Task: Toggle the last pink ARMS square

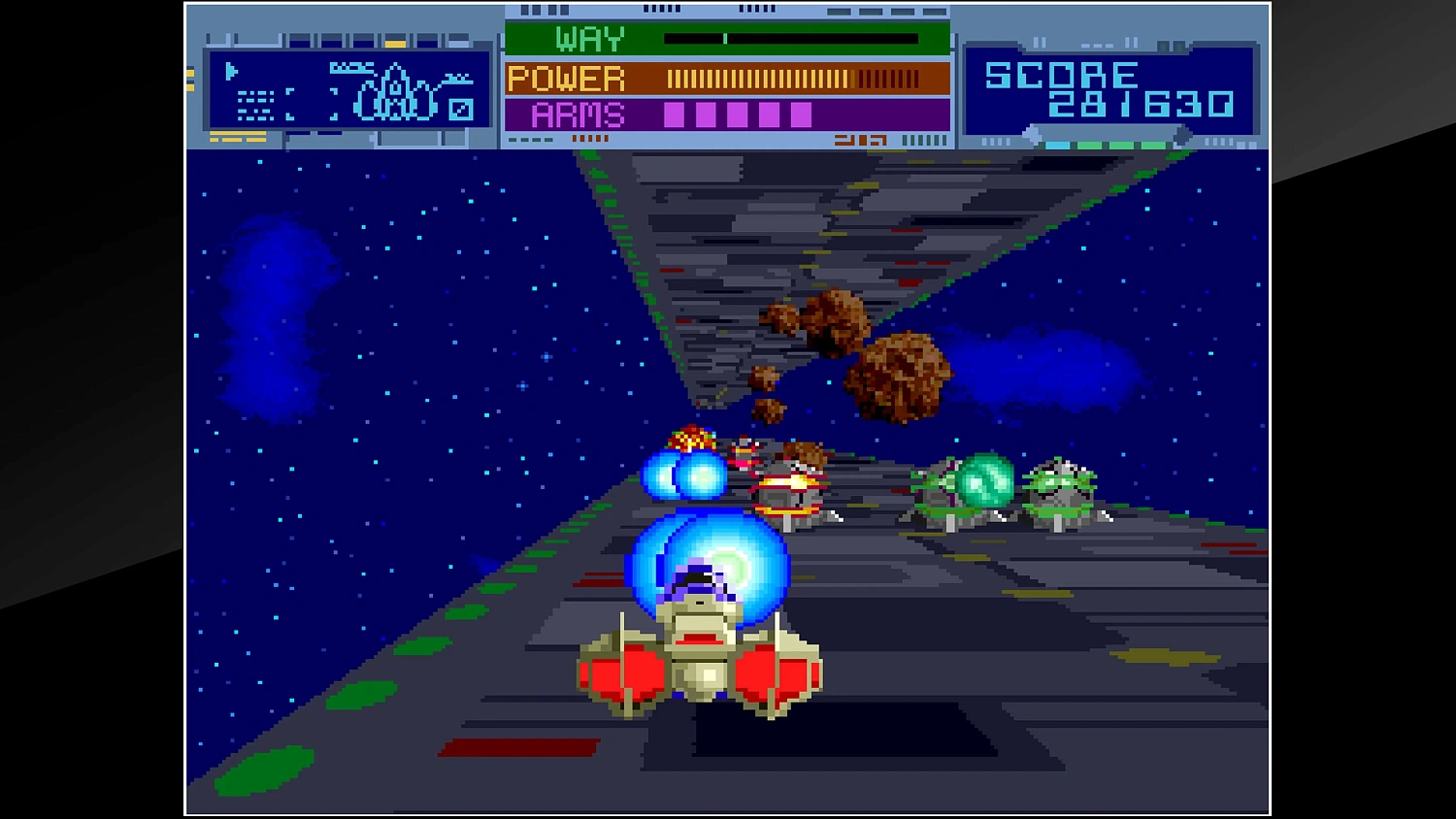Action: tap(802, 114)
